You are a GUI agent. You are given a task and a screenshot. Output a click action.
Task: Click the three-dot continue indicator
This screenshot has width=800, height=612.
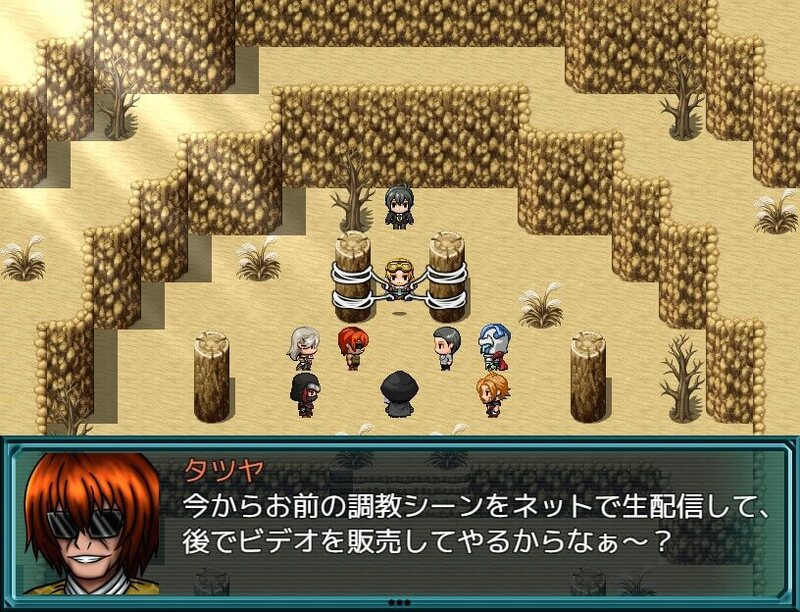400,602
